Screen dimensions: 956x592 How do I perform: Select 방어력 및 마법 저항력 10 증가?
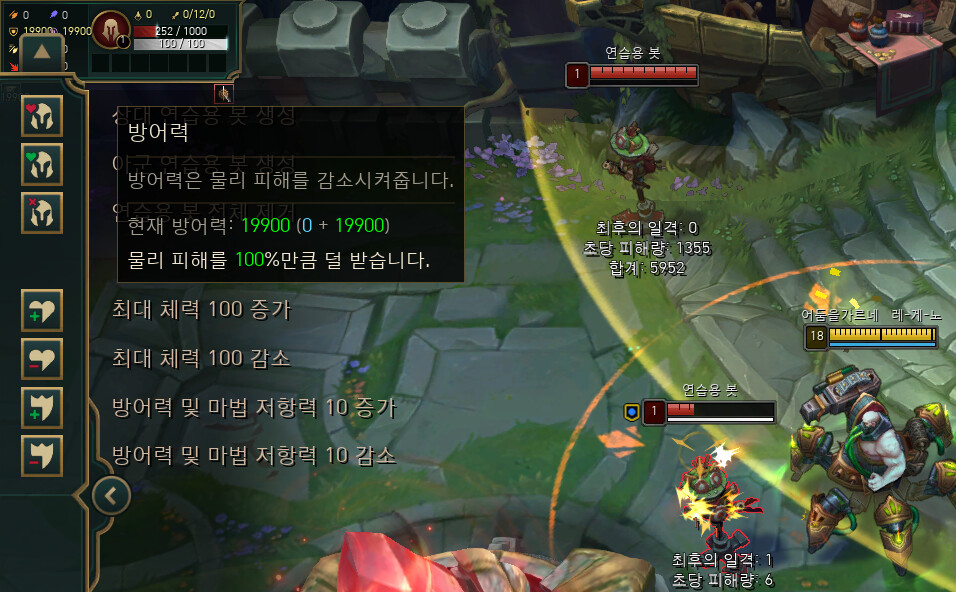[254, 407]
